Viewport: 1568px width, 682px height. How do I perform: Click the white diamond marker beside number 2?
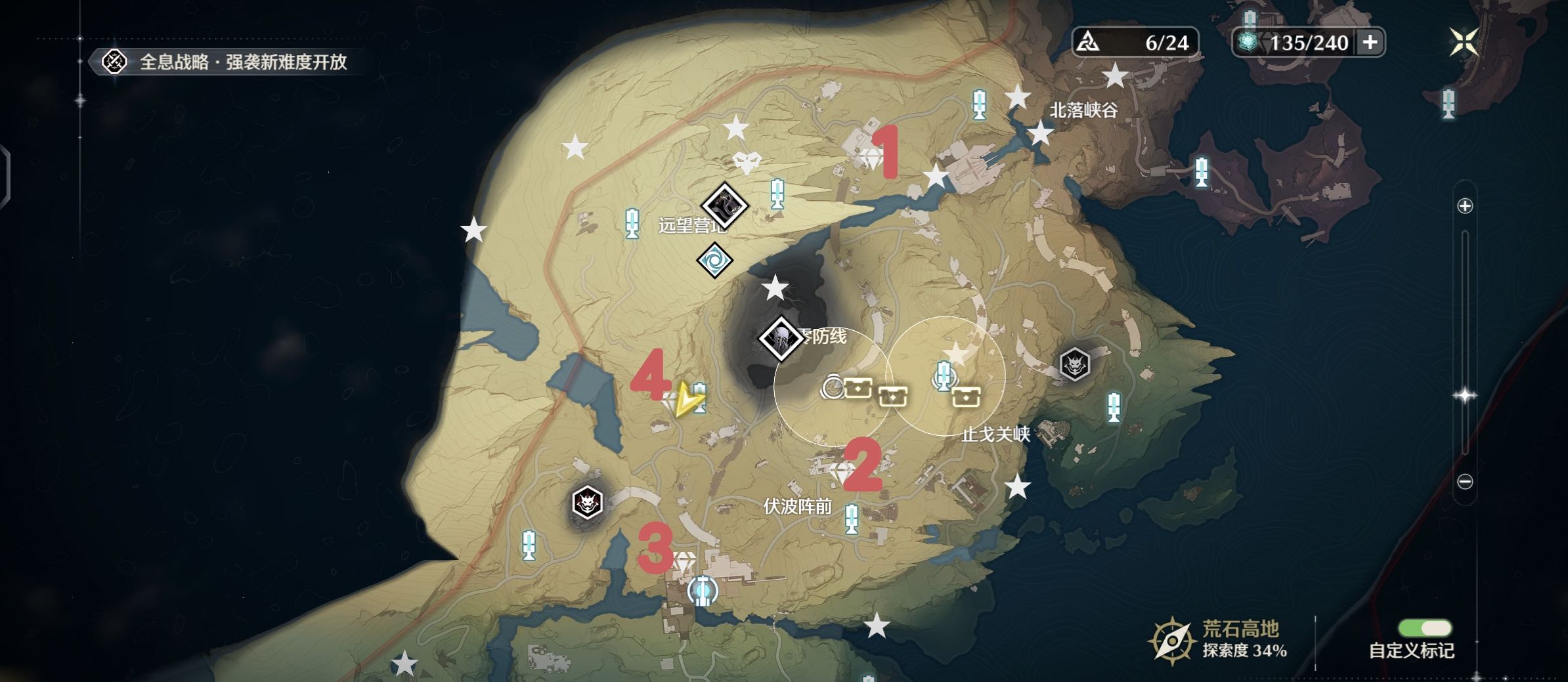click(842, 471)
